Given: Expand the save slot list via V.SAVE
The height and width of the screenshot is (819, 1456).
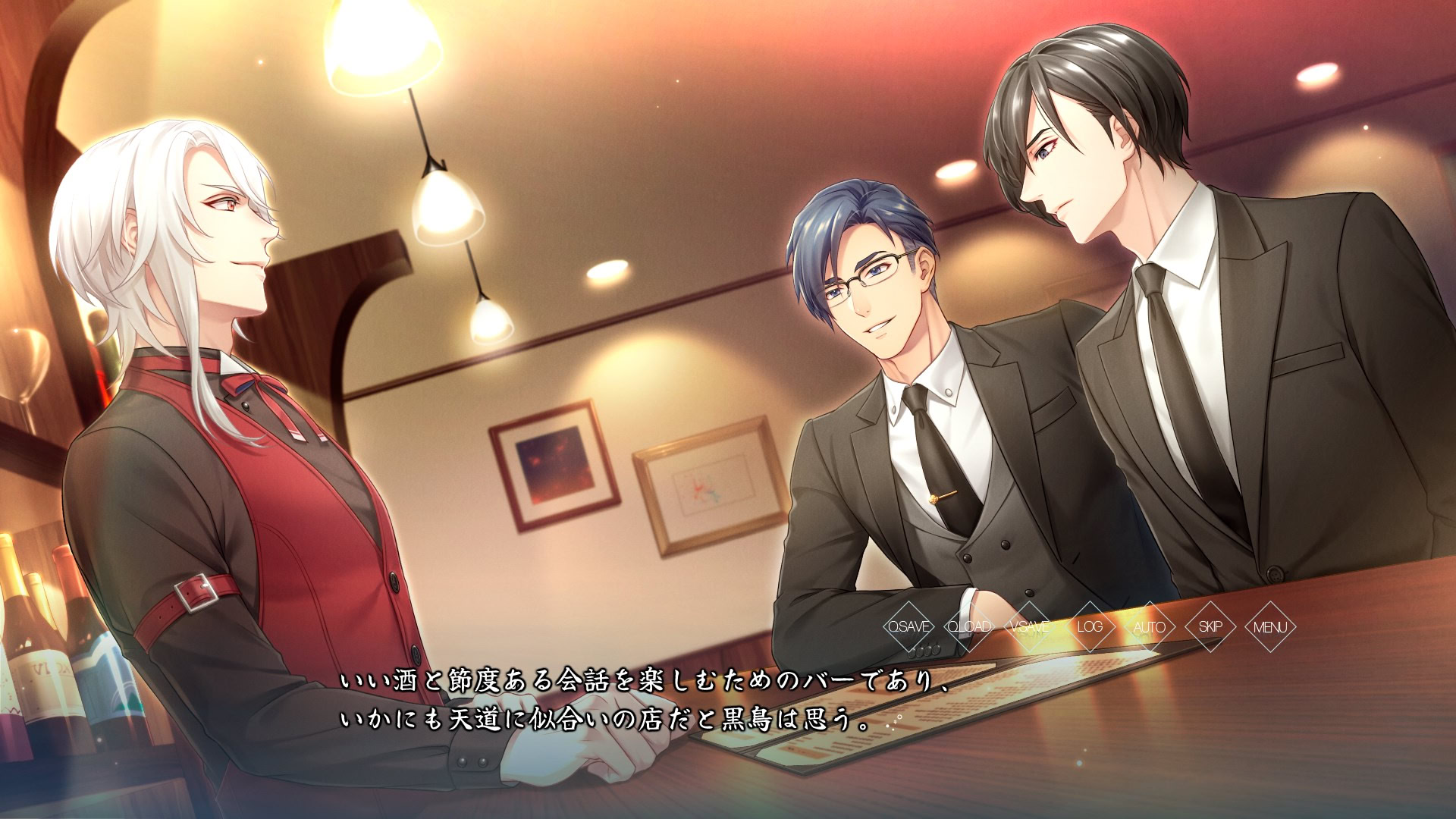Looking at the screenshot, I should 1029,628.
